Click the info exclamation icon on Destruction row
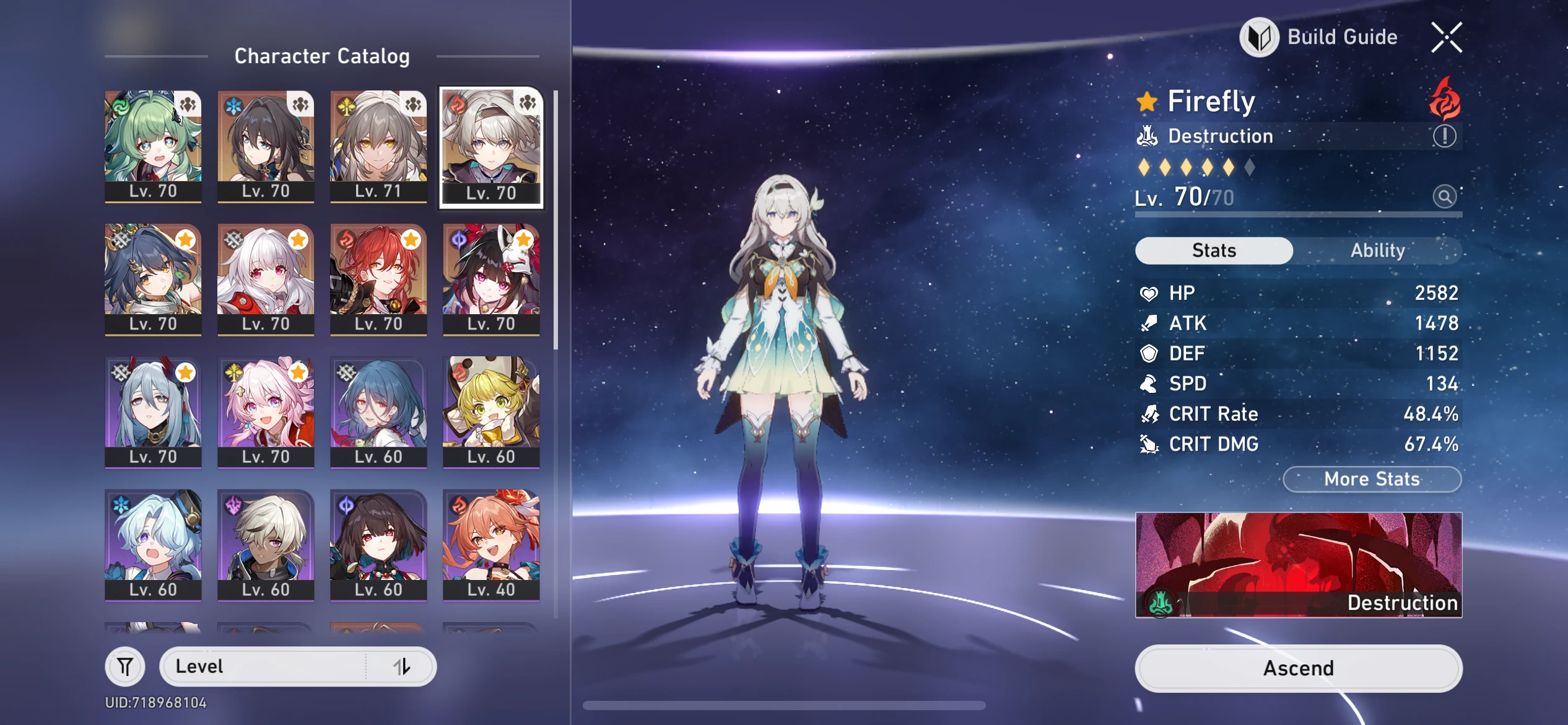The height and width of the screenshot is (725, 1568). 1445,136
